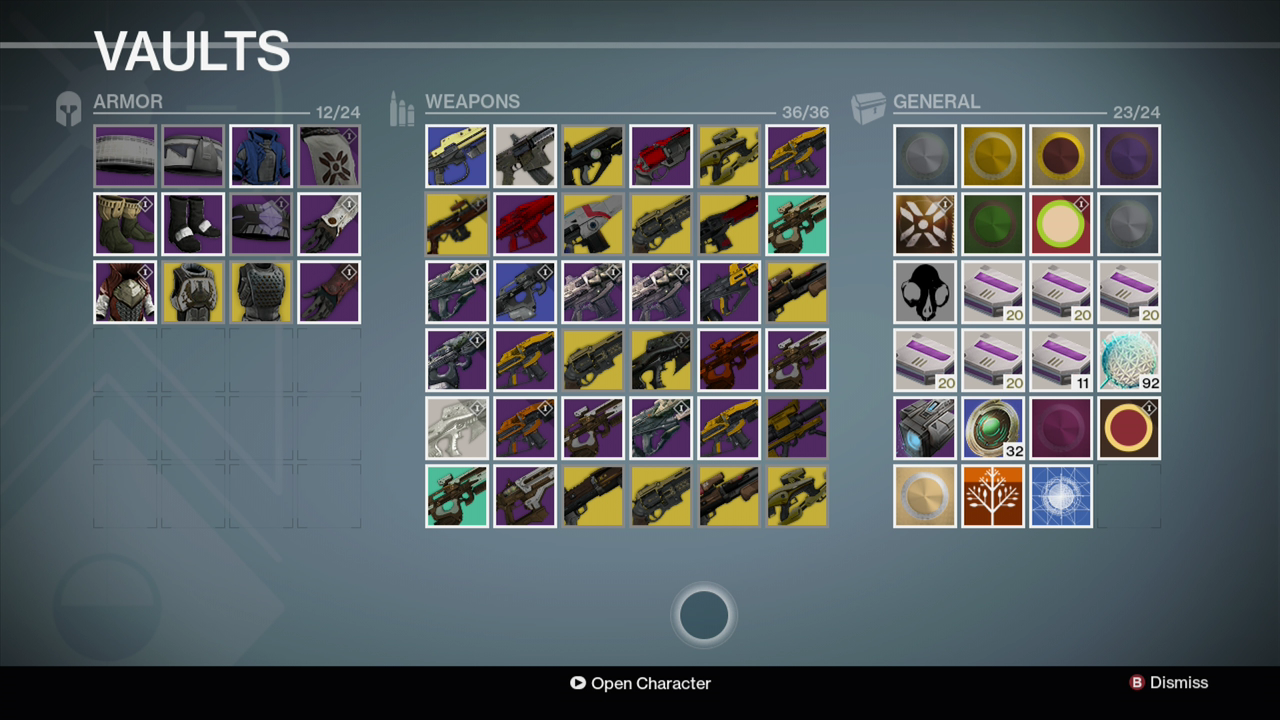The height and width of the screenshot is (720, 1280).
Task: Select the green boots with tan cuffs
Action: pyautogui.click(x=125, y=224)
